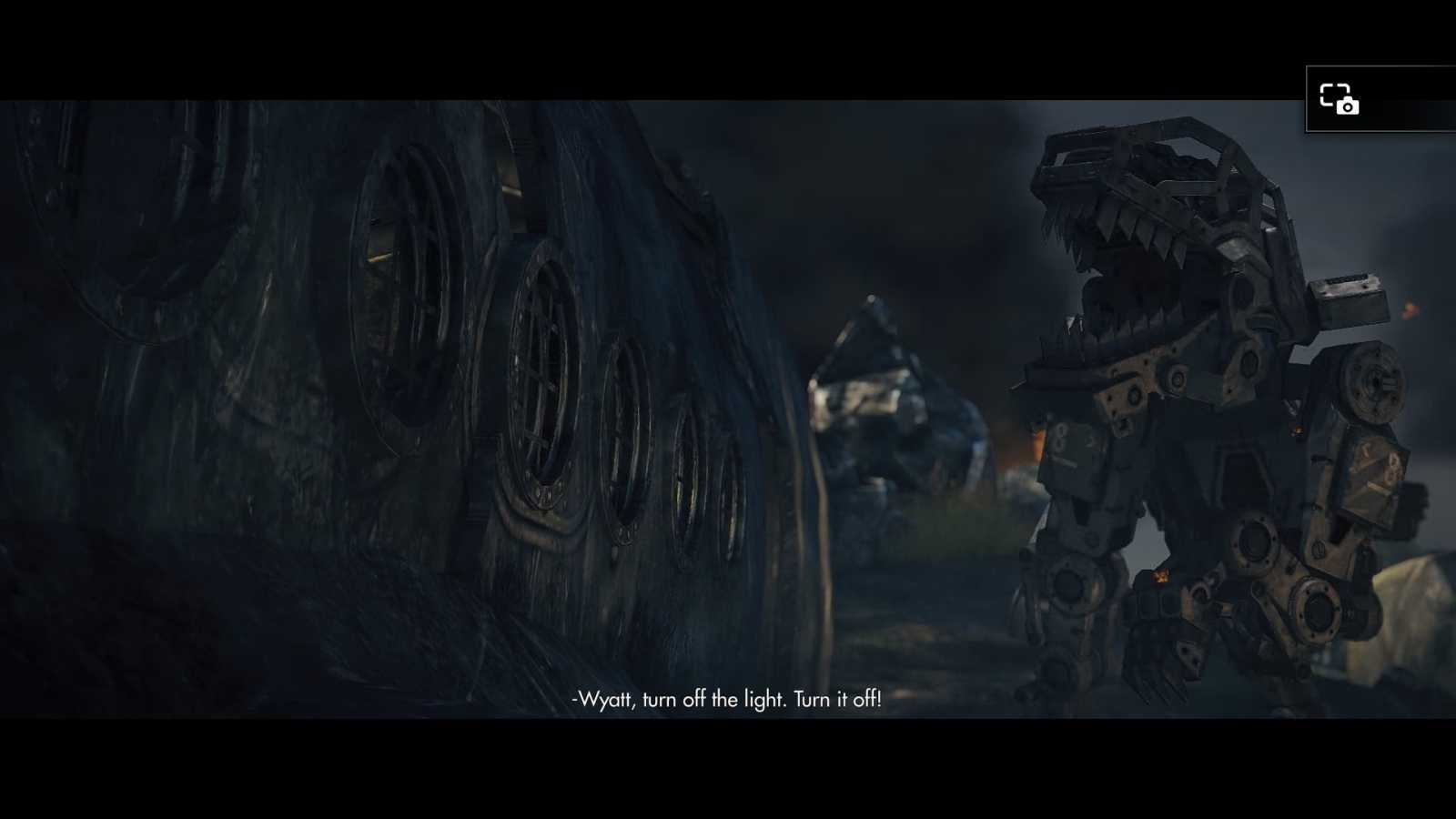The image size is (1456, 819).
Task: Click the dashed frame capture icon
Action: (1333, 95)
